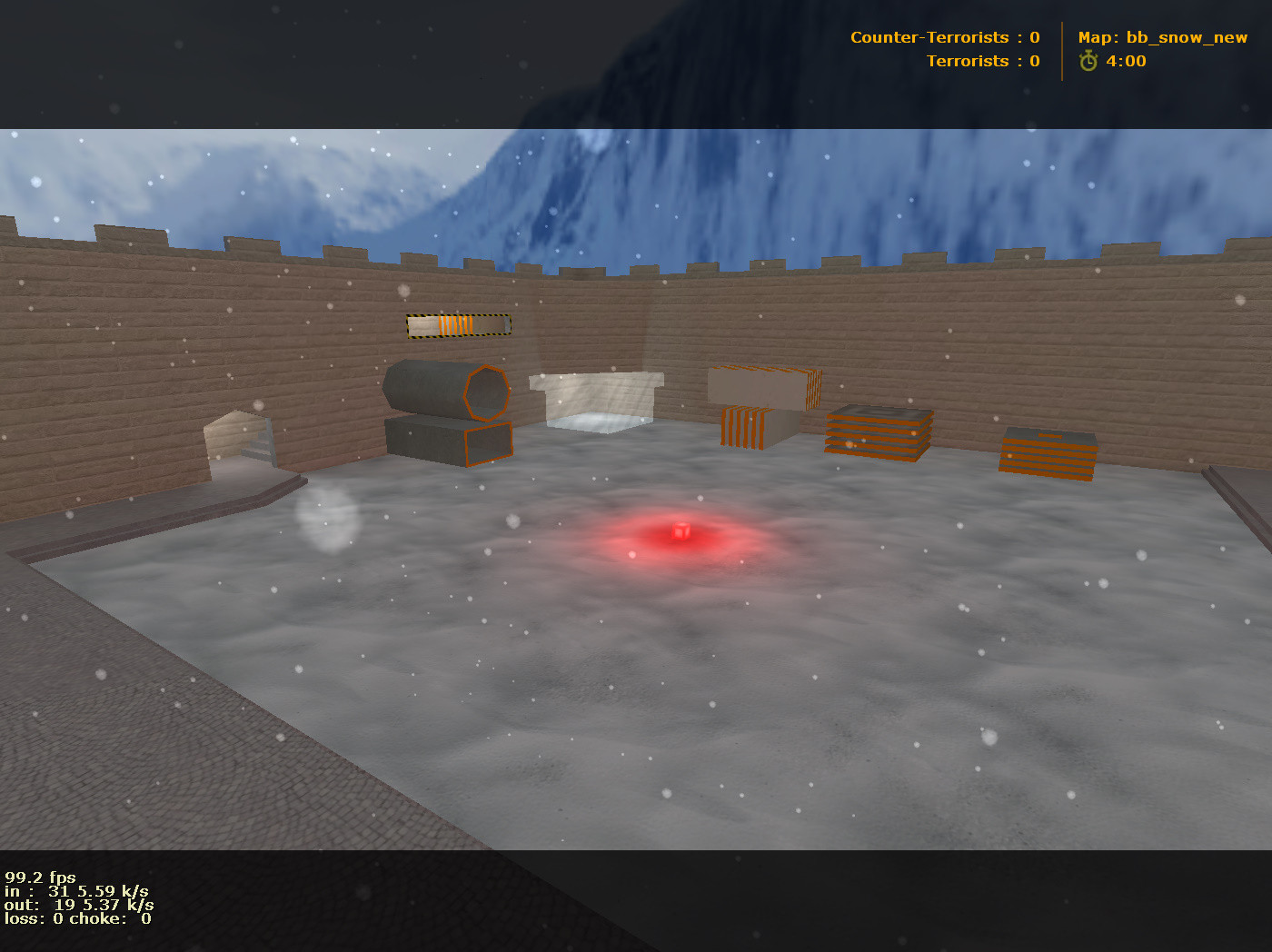
Task: Click the smoke puff near the left wall
Action: [x=327, y=518]
